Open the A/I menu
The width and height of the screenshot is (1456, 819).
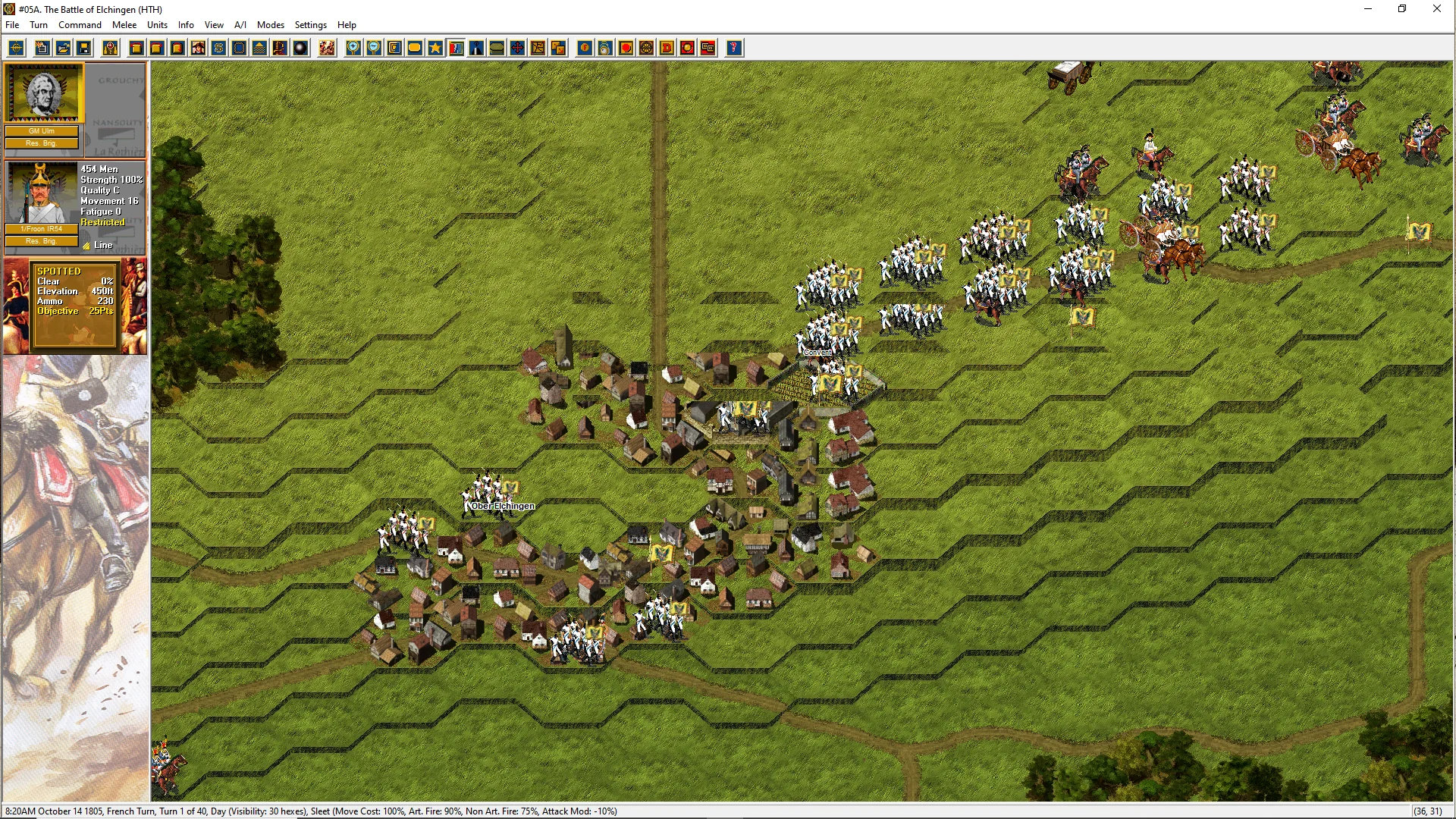(x=240, y=25)
